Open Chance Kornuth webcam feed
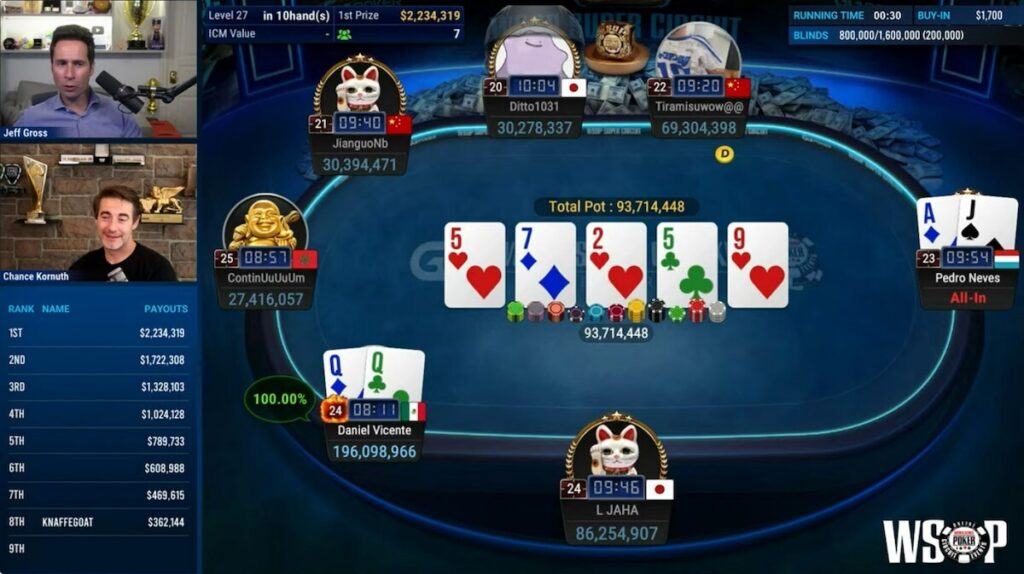The image size is (1024, 574). [98, 213]
